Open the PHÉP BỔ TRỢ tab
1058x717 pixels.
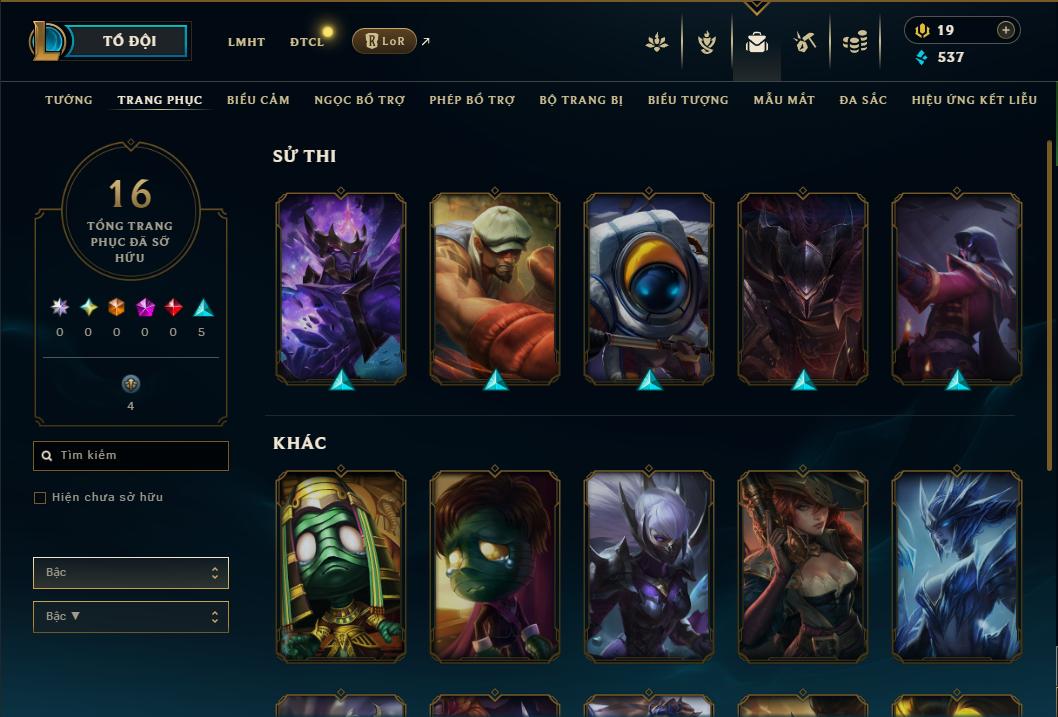click(x=472, y=100)
